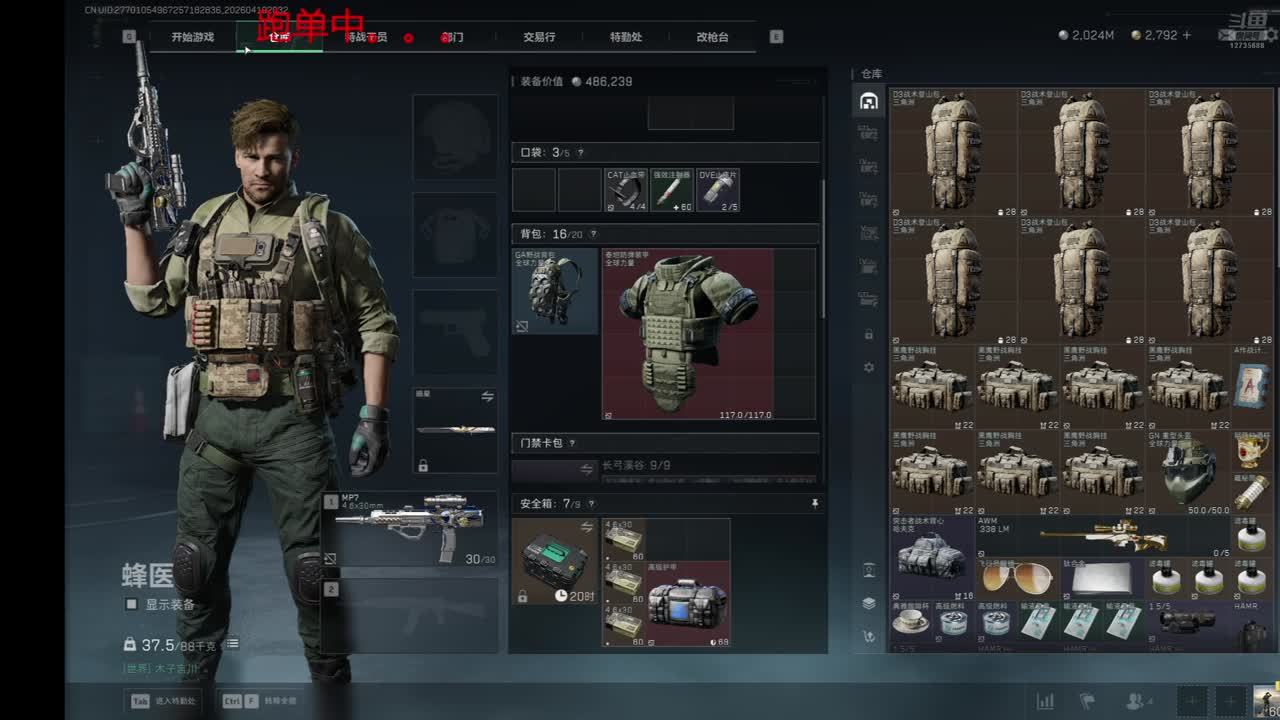This screenshot has height=720, width=1280.
Task: Select the CAT tourniquet pocket item
Action: [627, 190]
